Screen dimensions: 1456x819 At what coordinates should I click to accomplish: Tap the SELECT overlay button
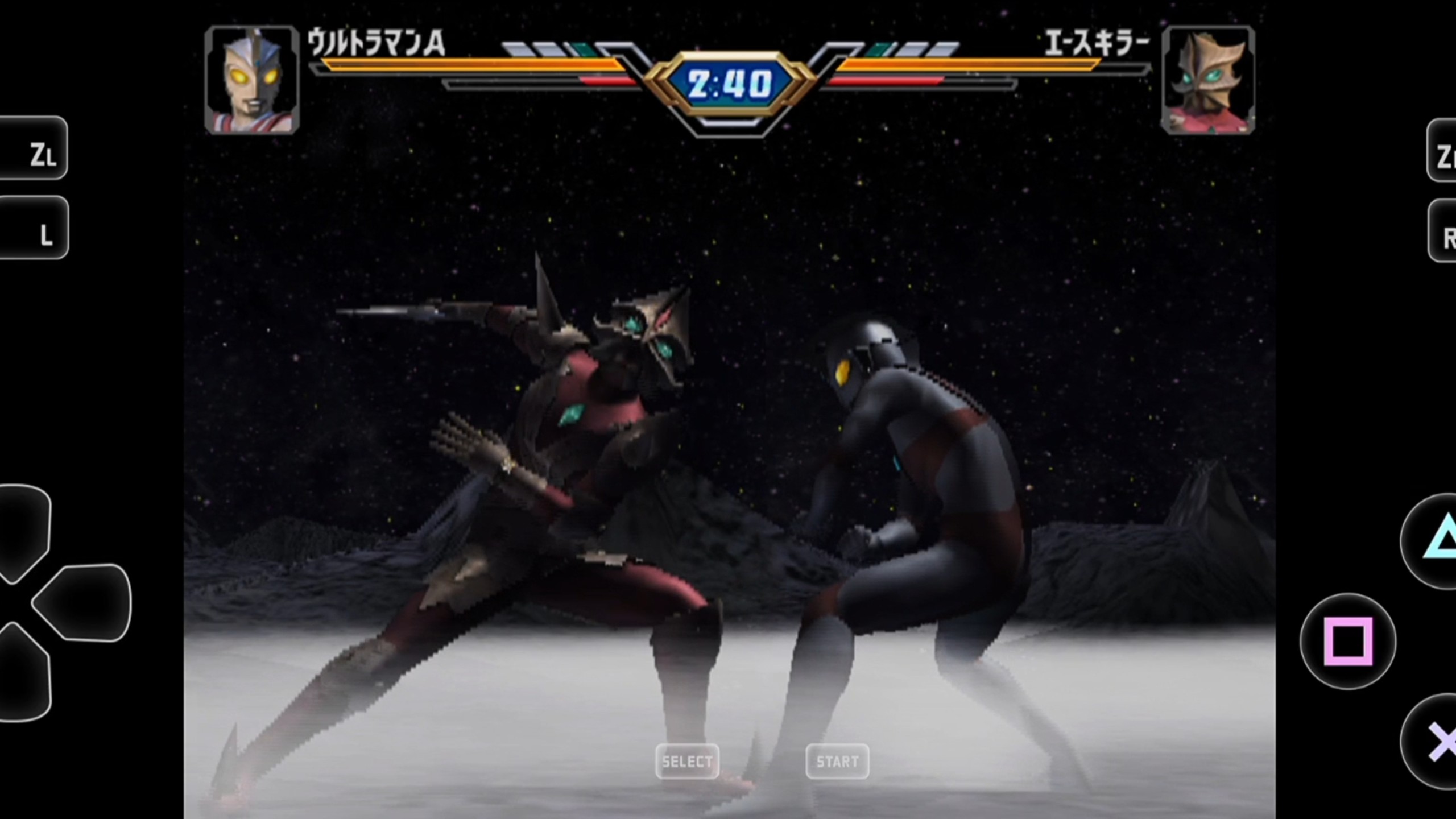[x=687, y=761]
